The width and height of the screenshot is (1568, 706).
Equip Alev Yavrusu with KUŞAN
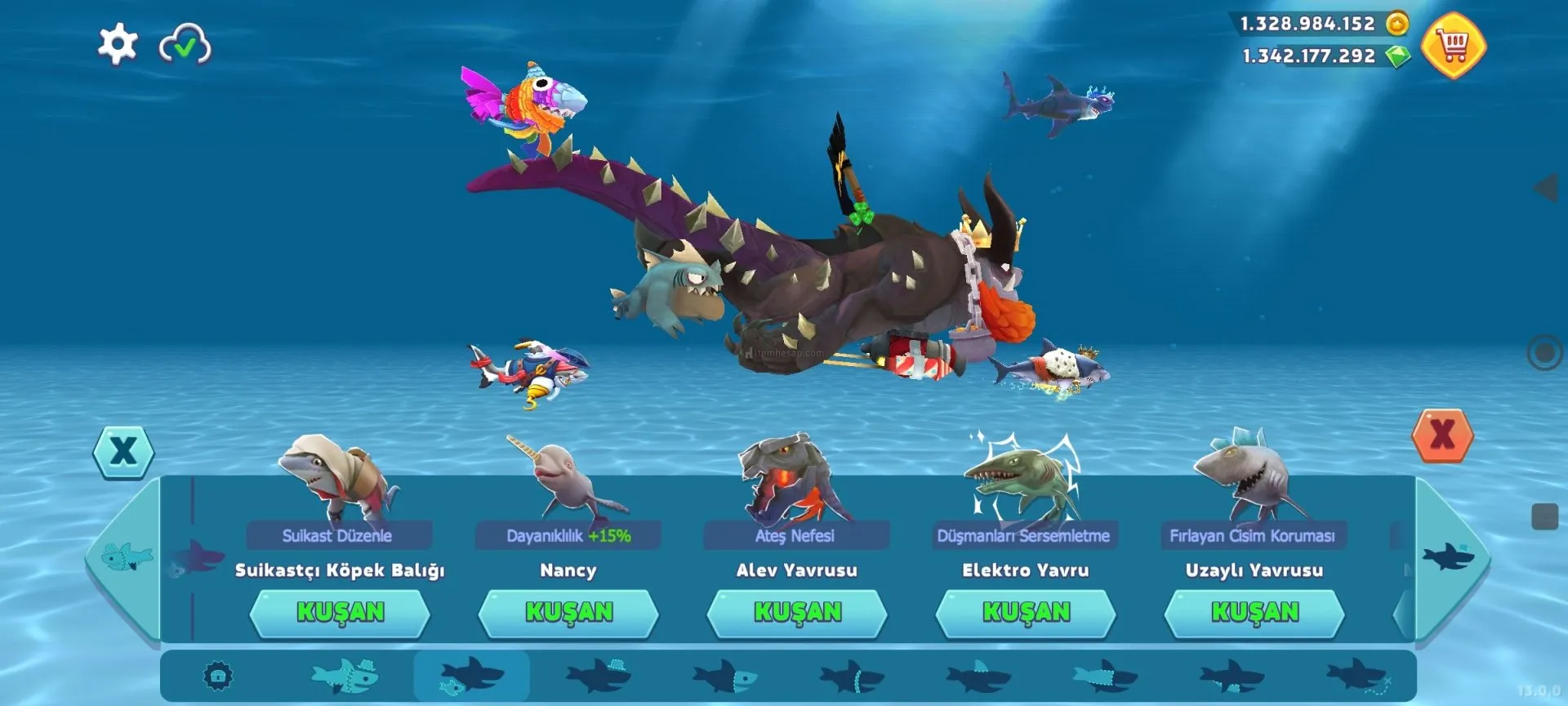(x=797, y=613)
